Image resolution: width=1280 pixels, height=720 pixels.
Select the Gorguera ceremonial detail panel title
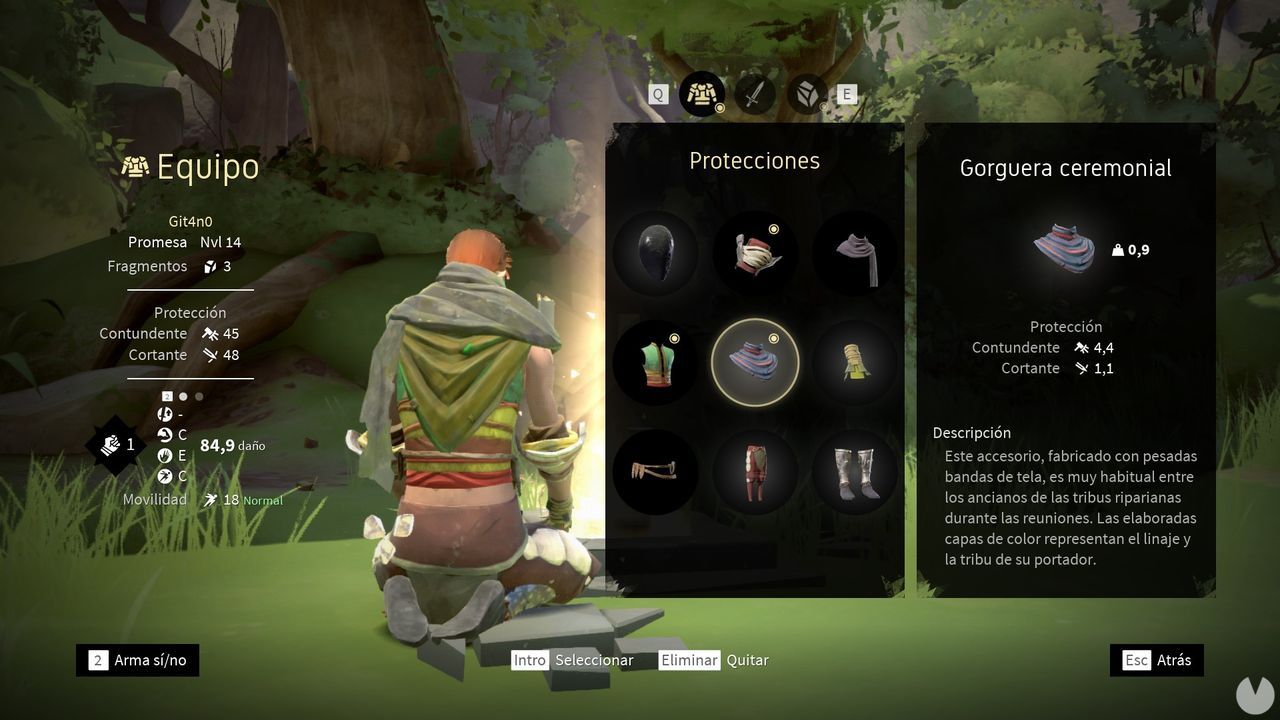pyautogui.click(x=1066, y=168)
